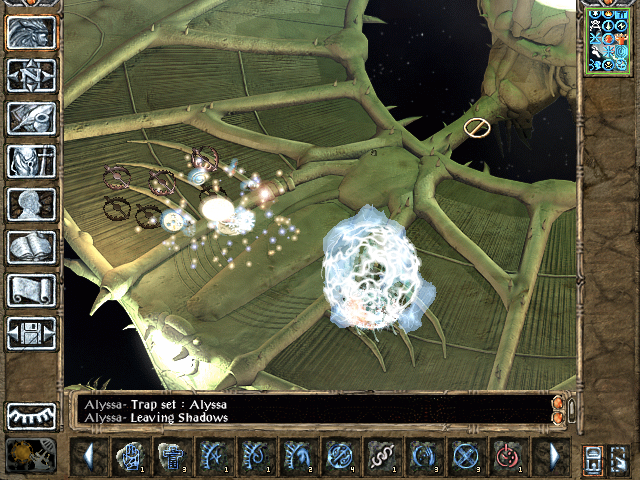Open the priest scroll screen
This screenshot has width=640, height=480.
tap(31, 290)
